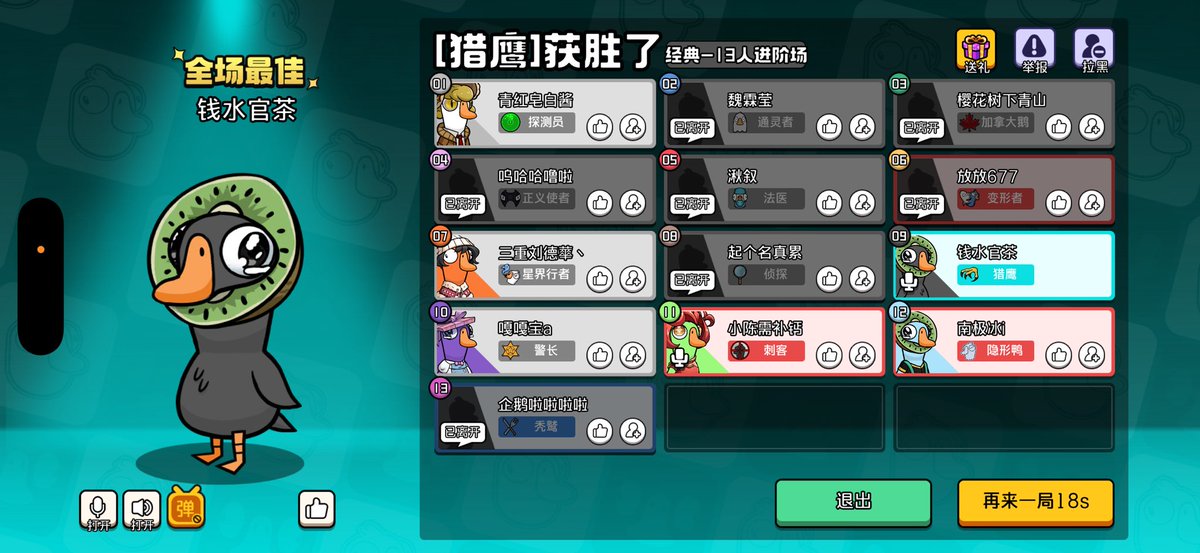Click the green 退出 exit button

pyautogui.click(x=853, y=502)
